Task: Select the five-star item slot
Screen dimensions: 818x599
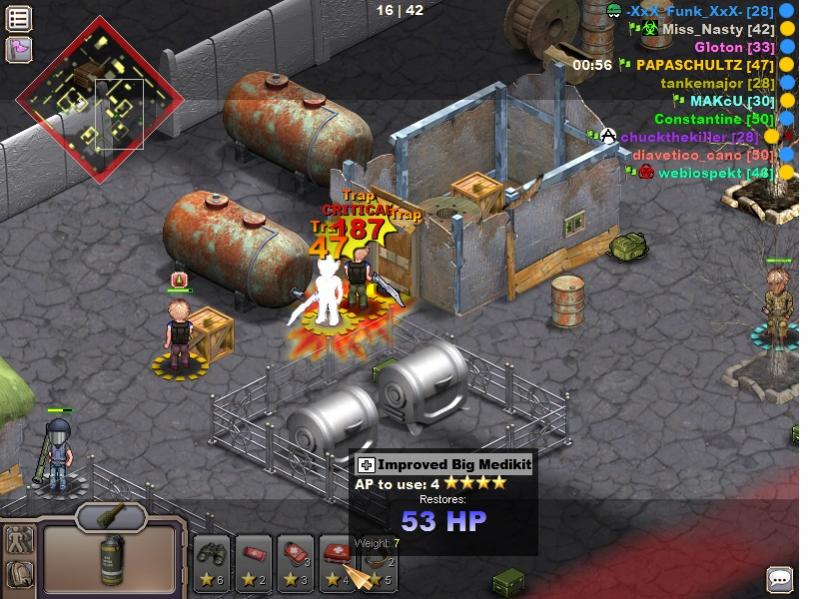Action: tap(376, 565)
